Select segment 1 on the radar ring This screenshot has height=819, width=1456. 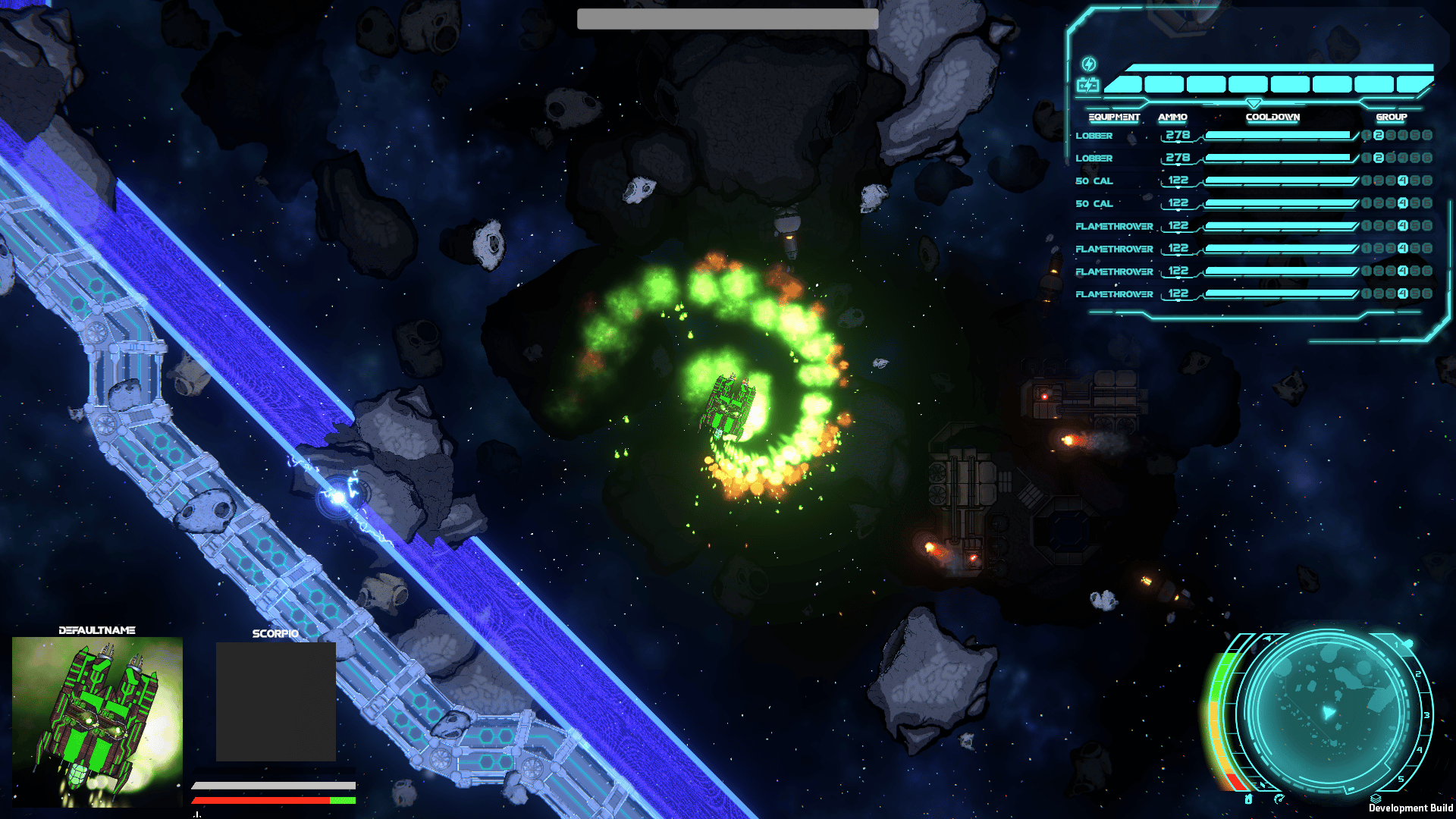tap(1396, 645)
